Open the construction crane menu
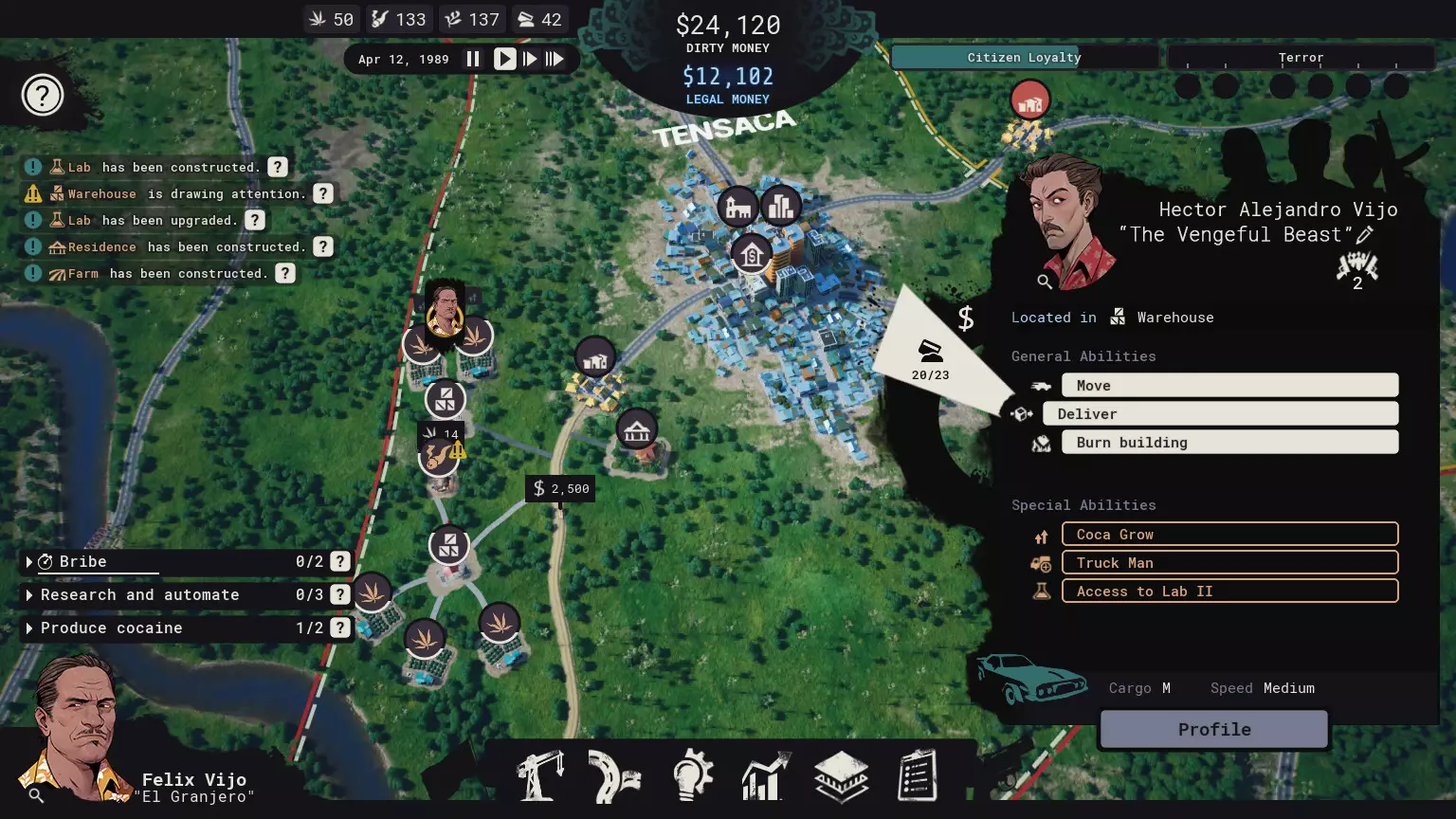The width and height of the screenshot is (1456, 819). point(539,775)
